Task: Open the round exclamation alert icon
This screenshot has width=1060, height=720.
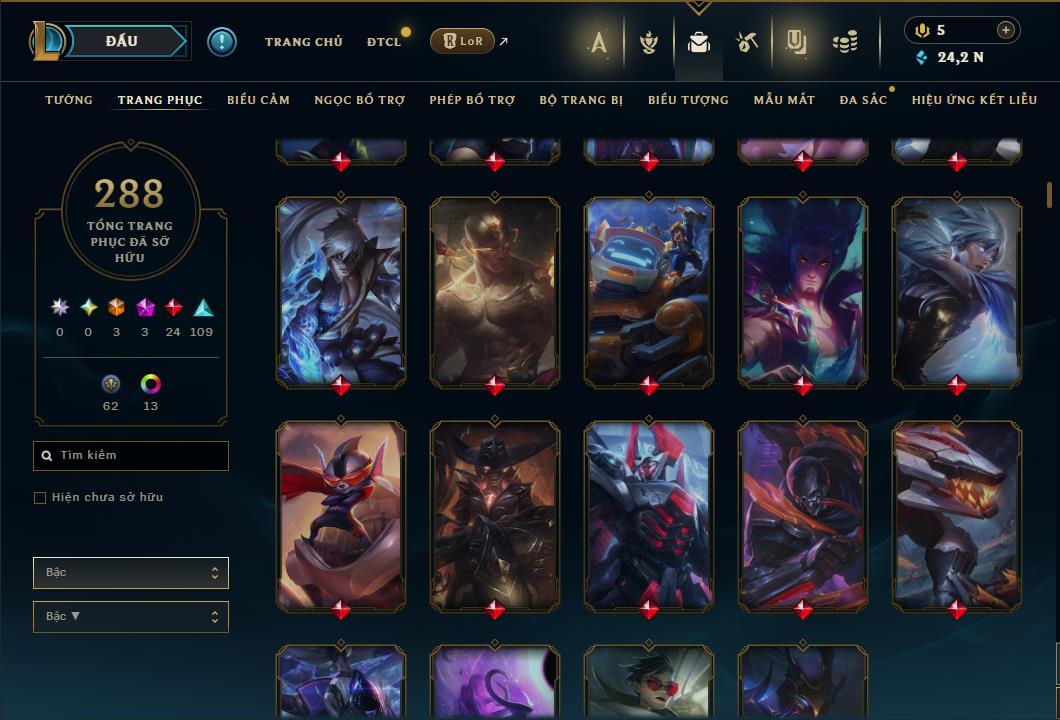Action: 222,41
